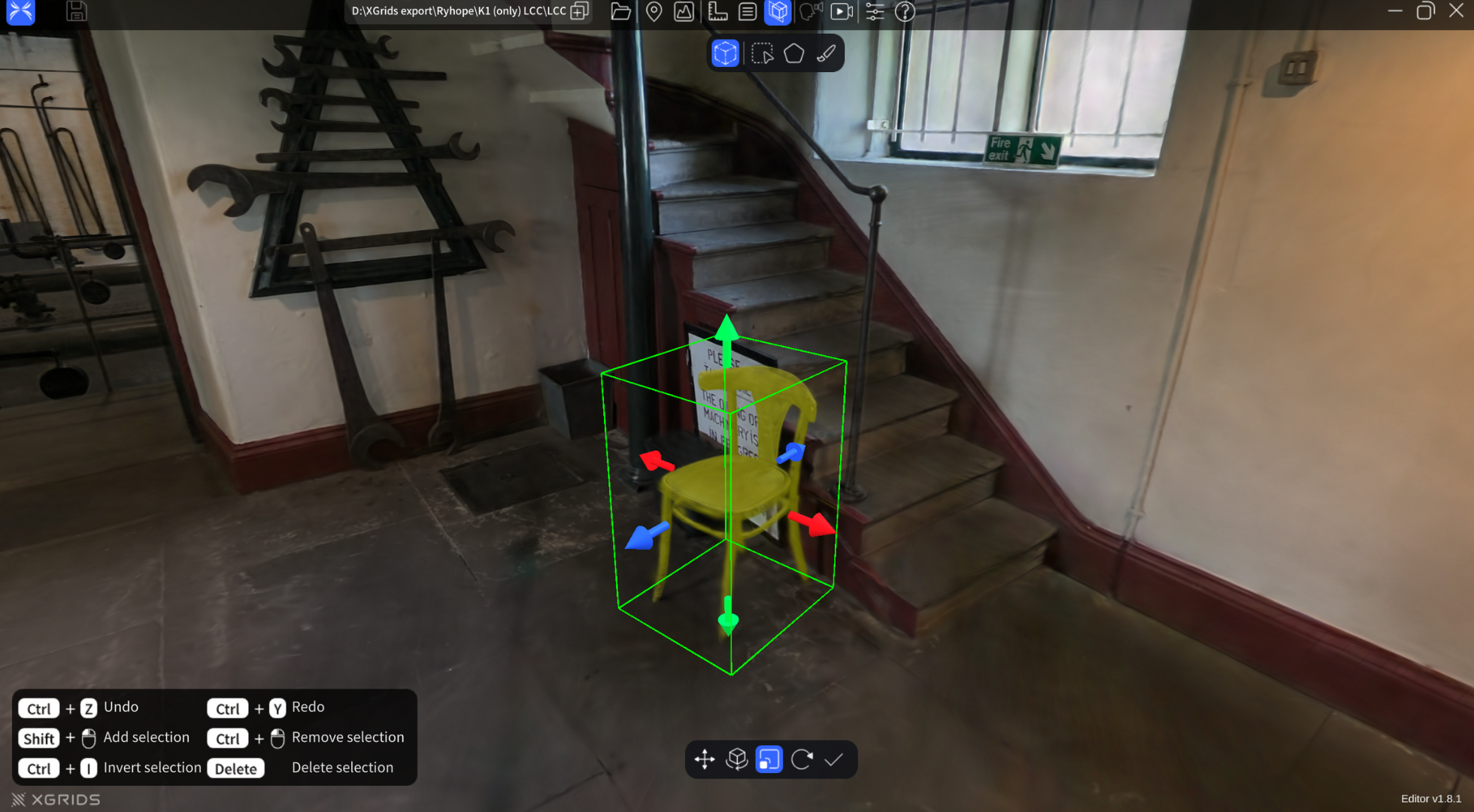
Task: Confirm selection with the checkmark button
Action: pos(834,759)
